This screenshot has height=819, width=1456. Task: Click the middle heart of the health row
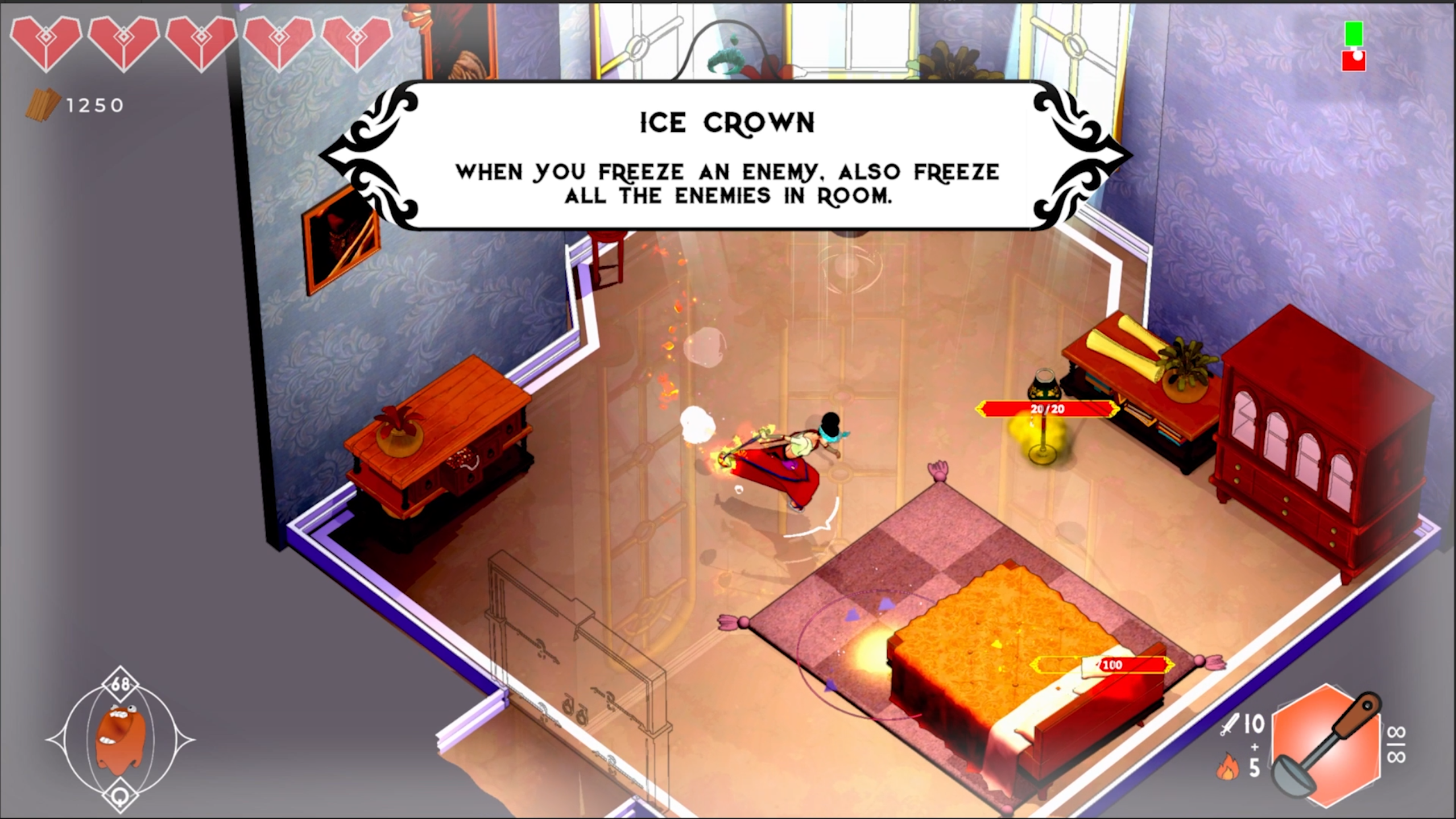(202, 43)
